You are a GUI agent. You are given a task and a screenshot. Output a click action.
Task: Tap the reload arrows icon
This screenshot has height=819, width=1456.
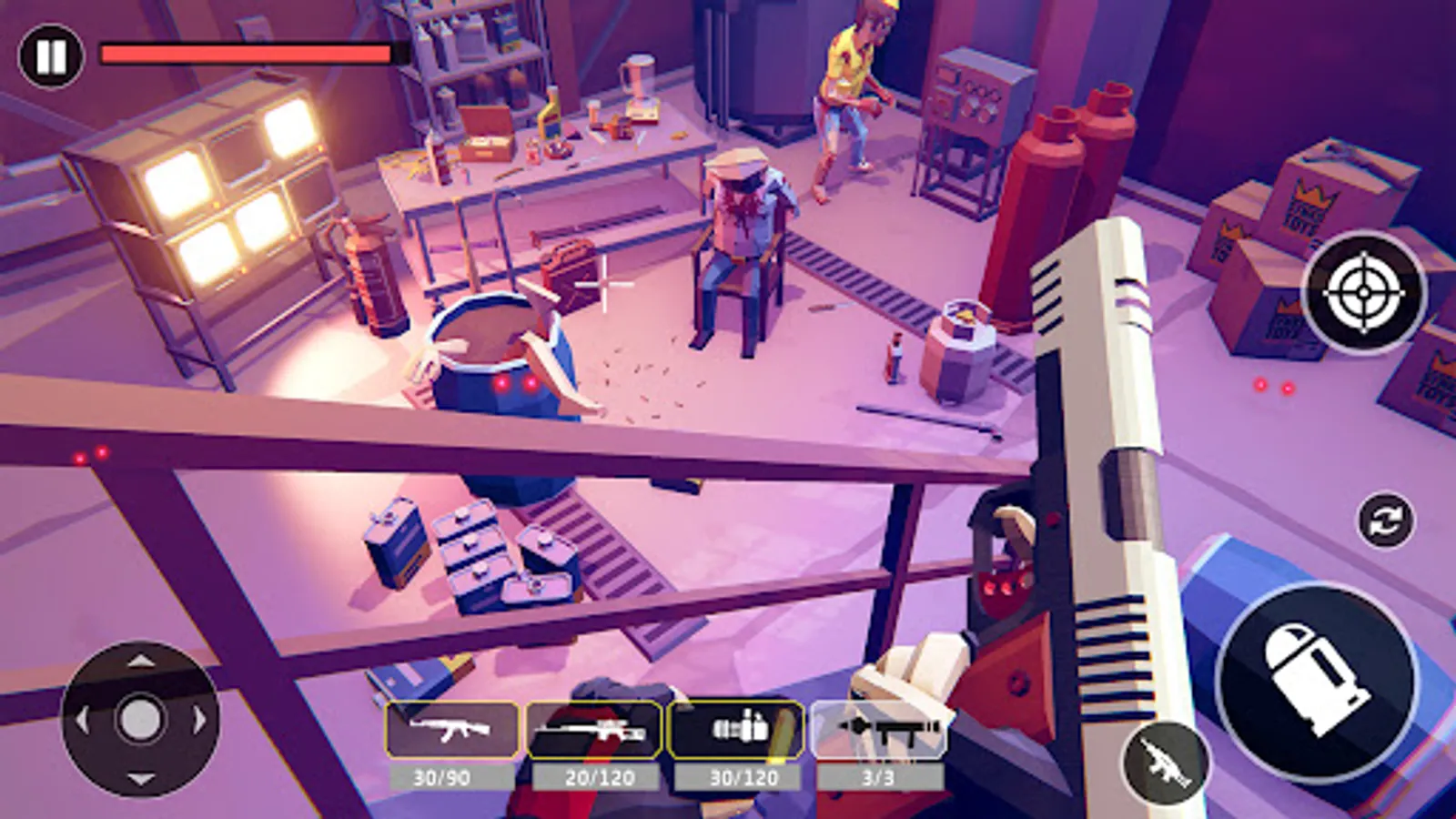click(1386, 521)
